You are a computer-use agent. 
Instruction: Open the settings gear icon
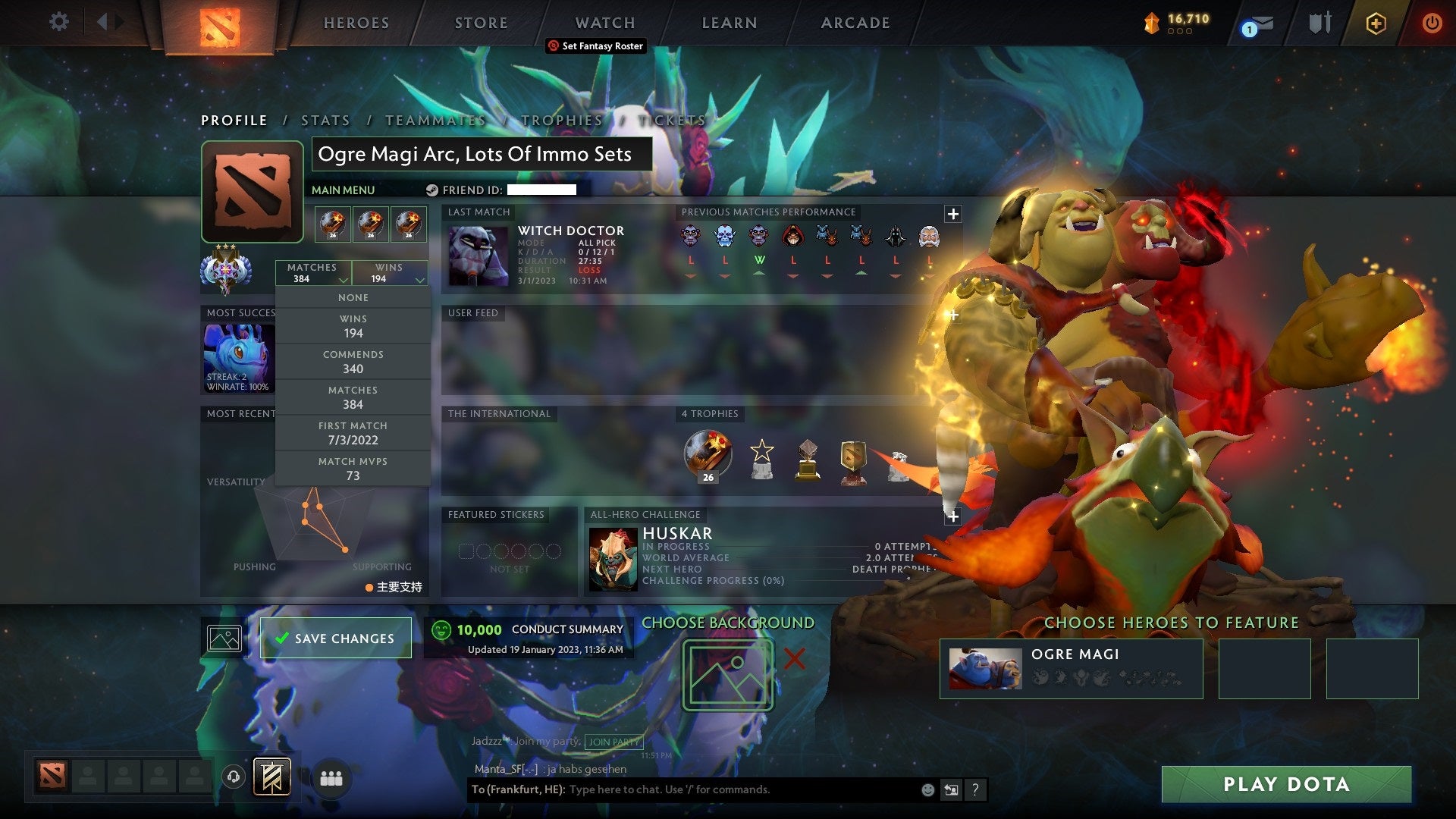[x=58, y=22]
